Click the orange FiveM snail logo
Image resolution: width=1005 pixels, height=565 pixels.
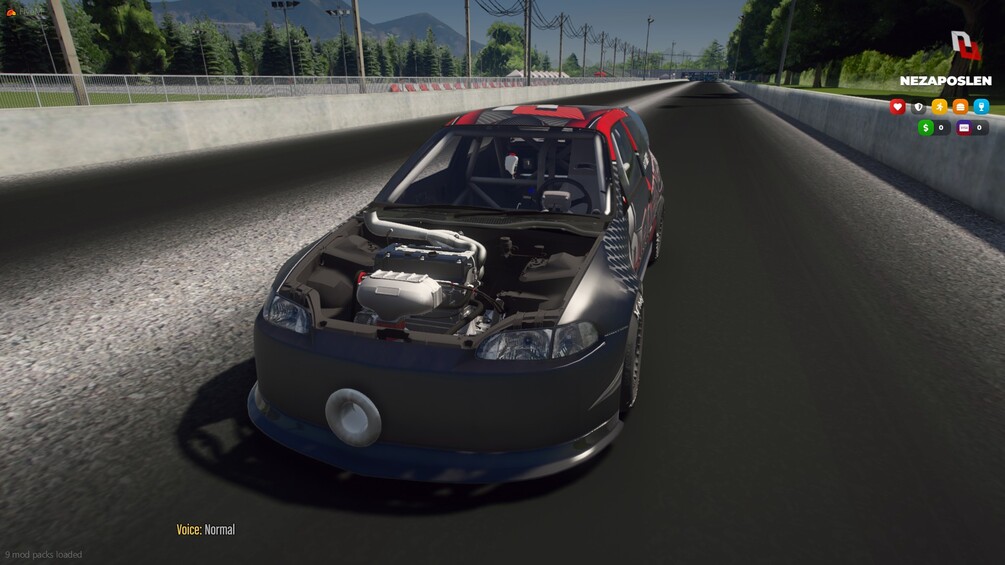tap(11, 13)
